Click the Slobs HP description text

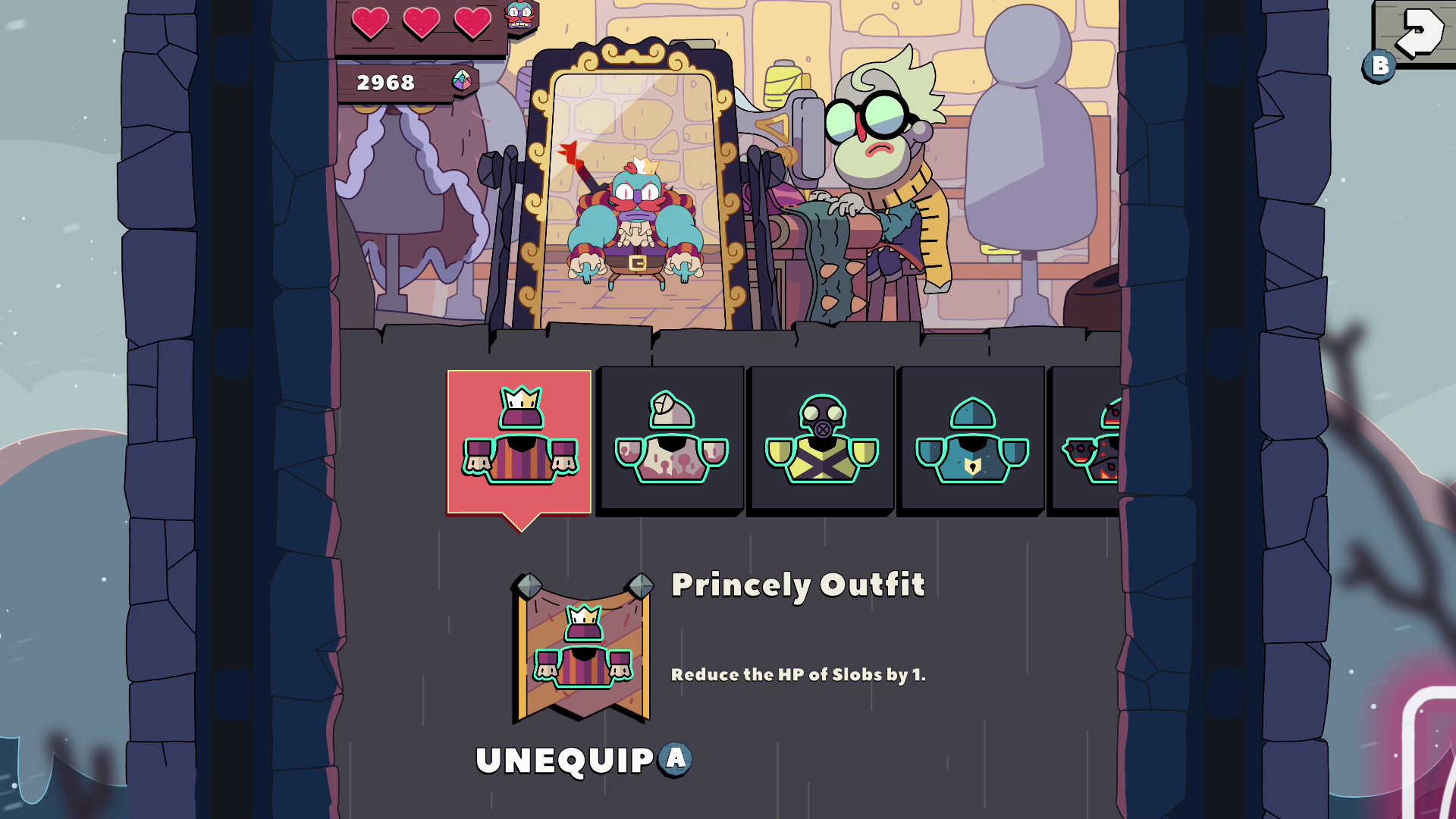point(798,674)
